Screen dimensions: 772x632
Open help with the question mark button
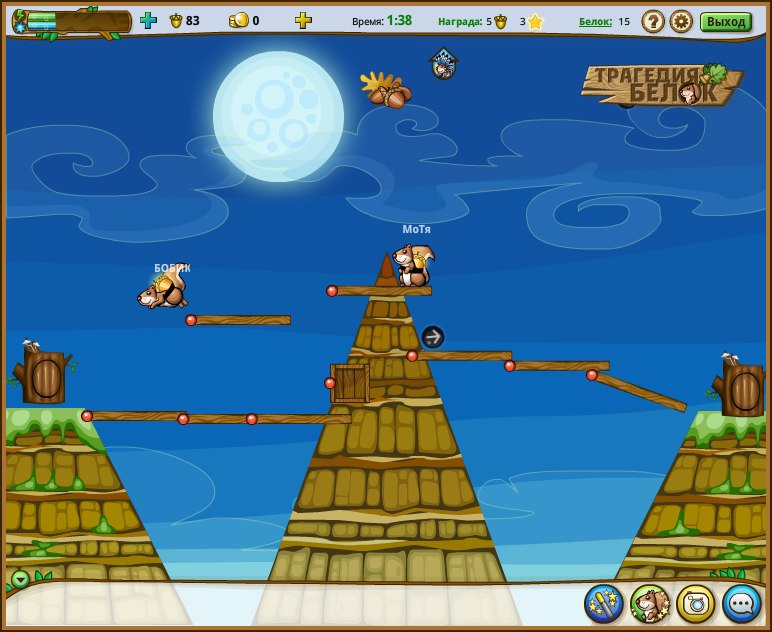coord(653,21)
